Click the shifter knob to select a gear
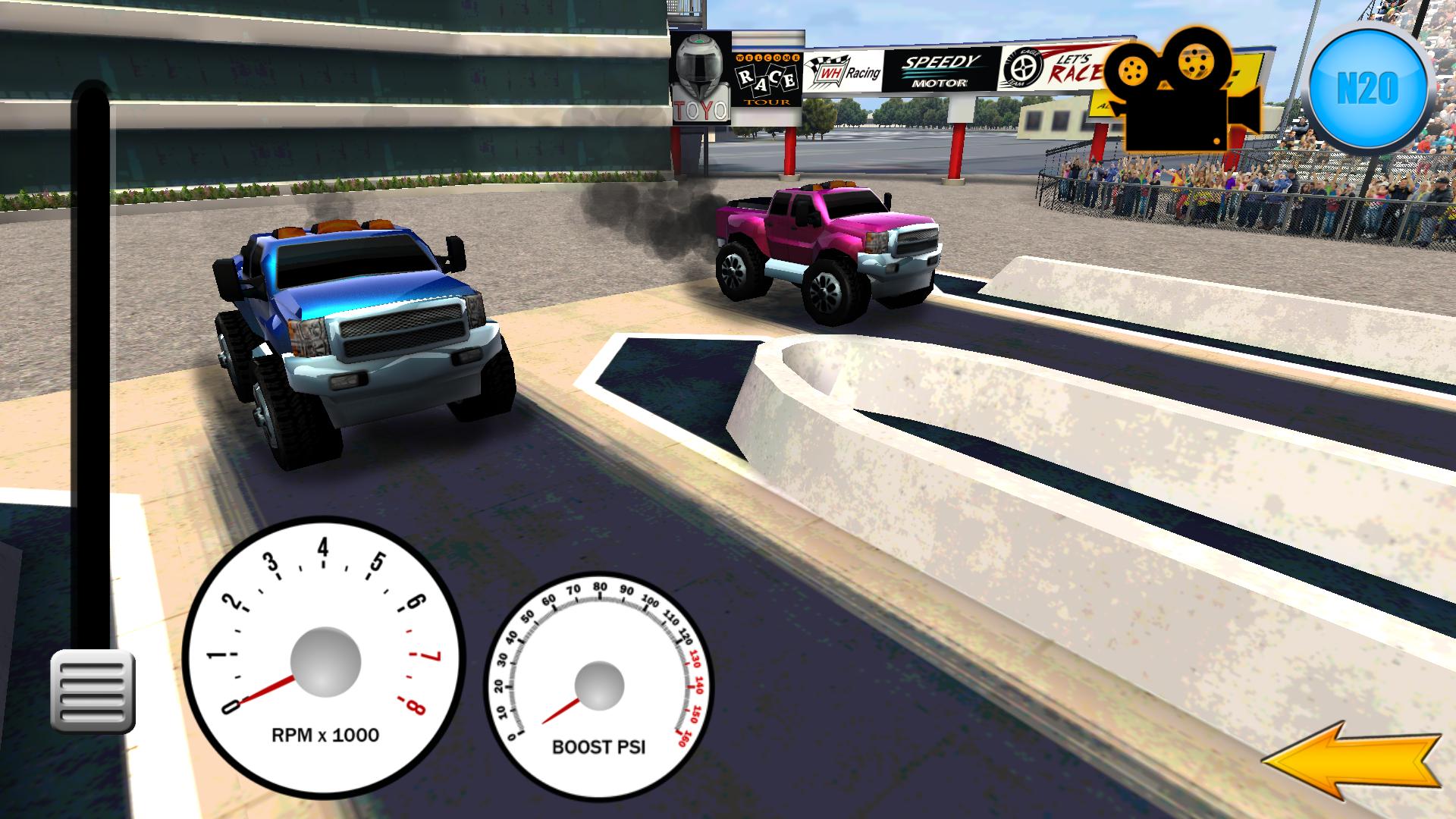This screenshot has height=819, width=1456. [89, 99]
